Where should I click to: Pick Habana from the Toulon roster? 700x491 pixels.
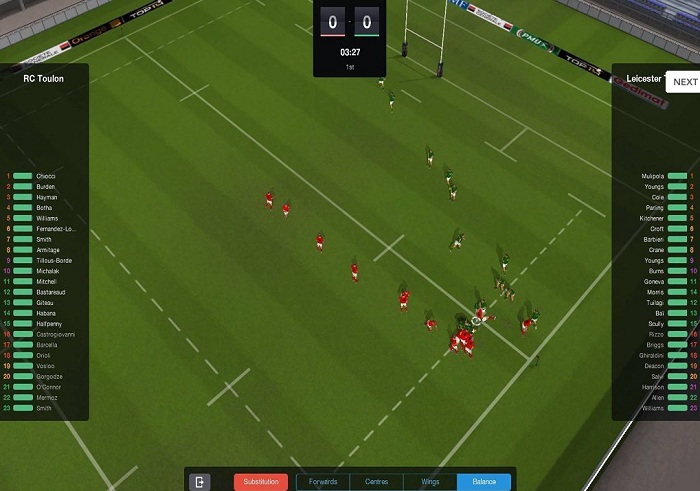click(x=46, y=313)
